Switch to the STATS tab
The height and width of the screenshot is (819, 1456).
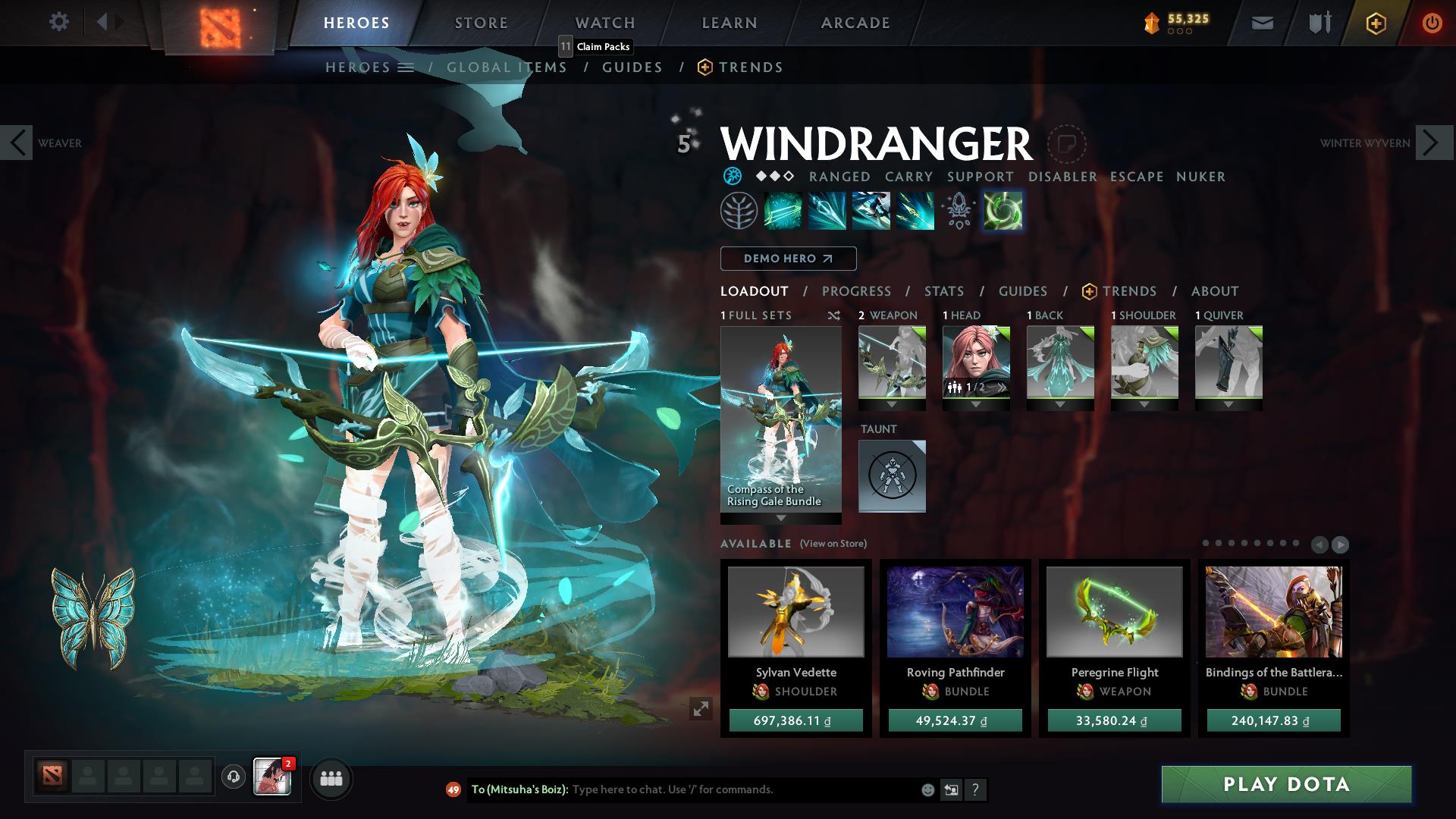pos(943,291)
